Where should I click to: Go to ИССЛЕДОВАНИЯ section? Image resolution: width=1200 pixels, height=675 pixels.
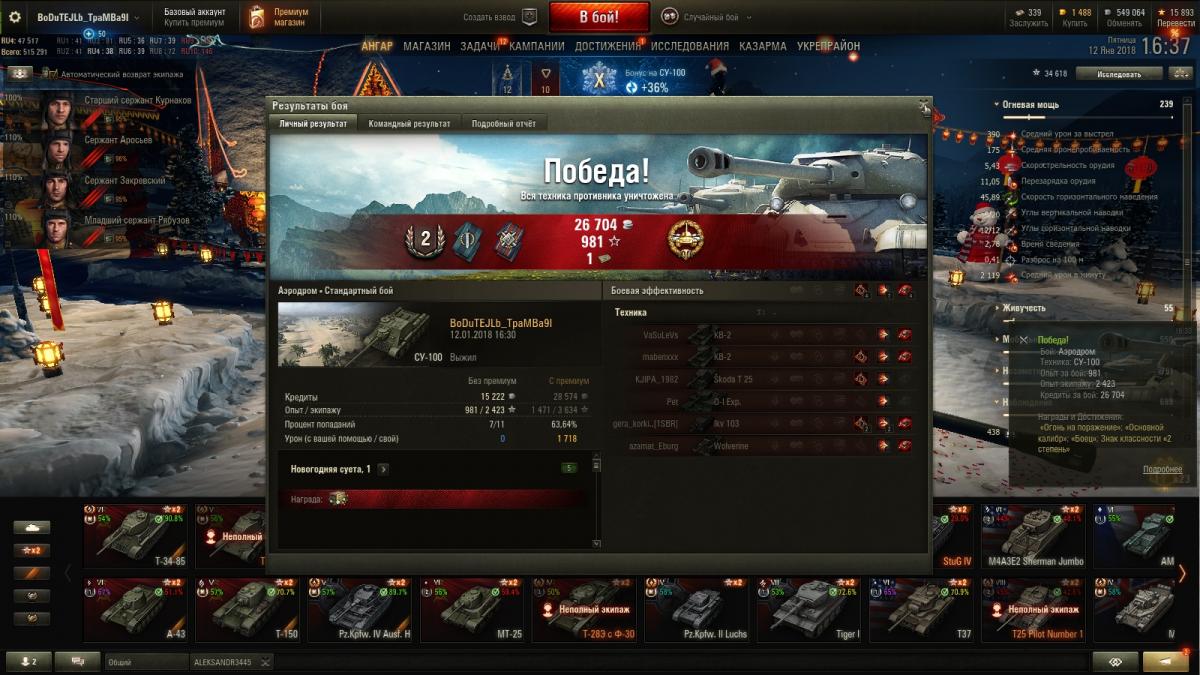[x=690, y=46]
